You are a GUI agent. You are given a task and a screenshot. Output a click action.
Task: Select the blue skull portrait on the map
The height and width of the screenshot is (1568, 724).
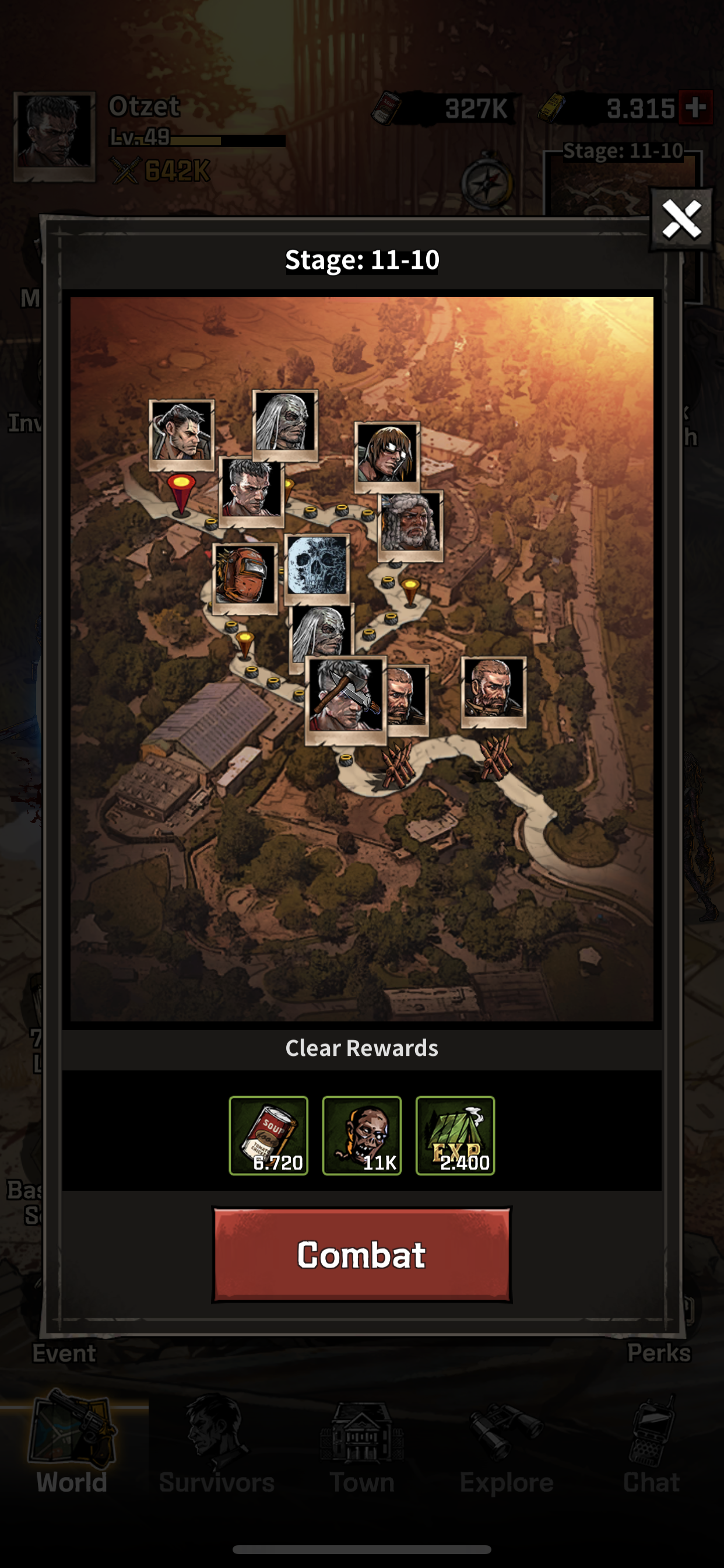pos(317,566)
